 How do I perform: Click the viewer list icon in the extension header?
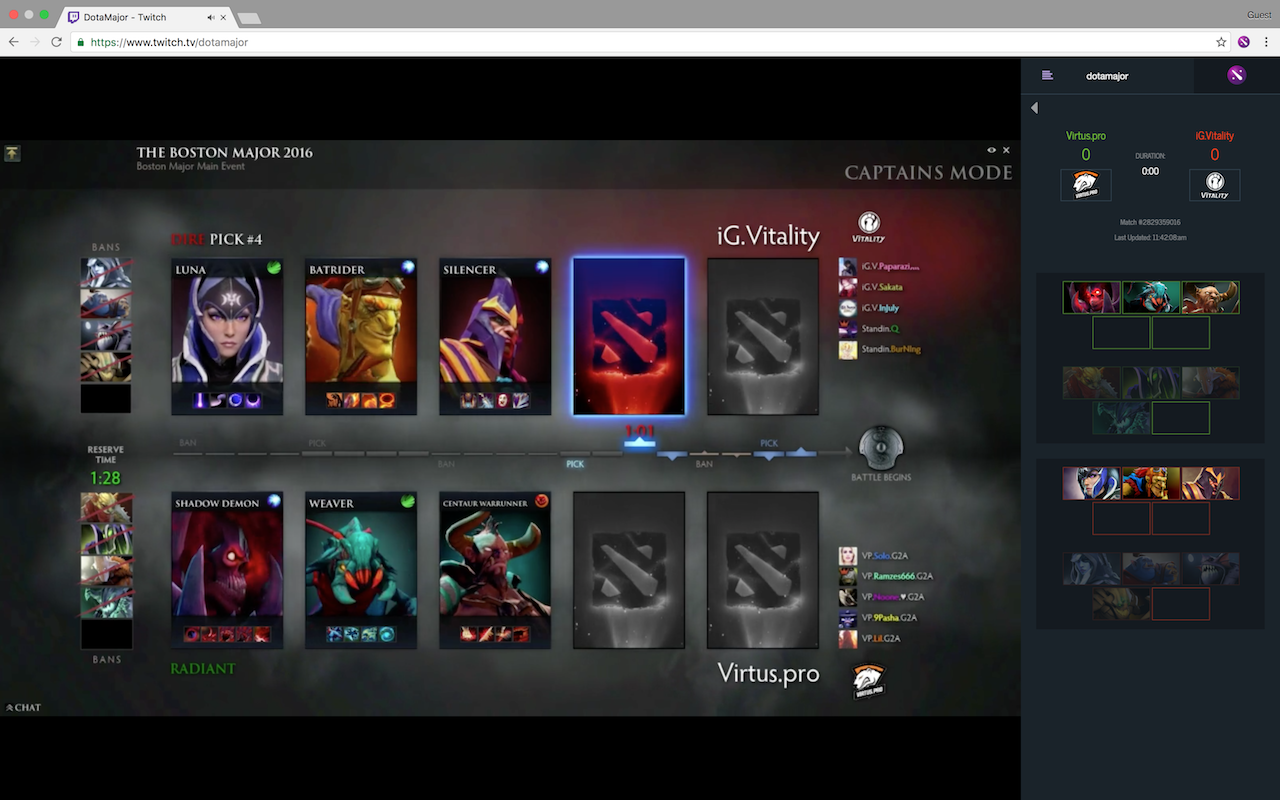1045,75
